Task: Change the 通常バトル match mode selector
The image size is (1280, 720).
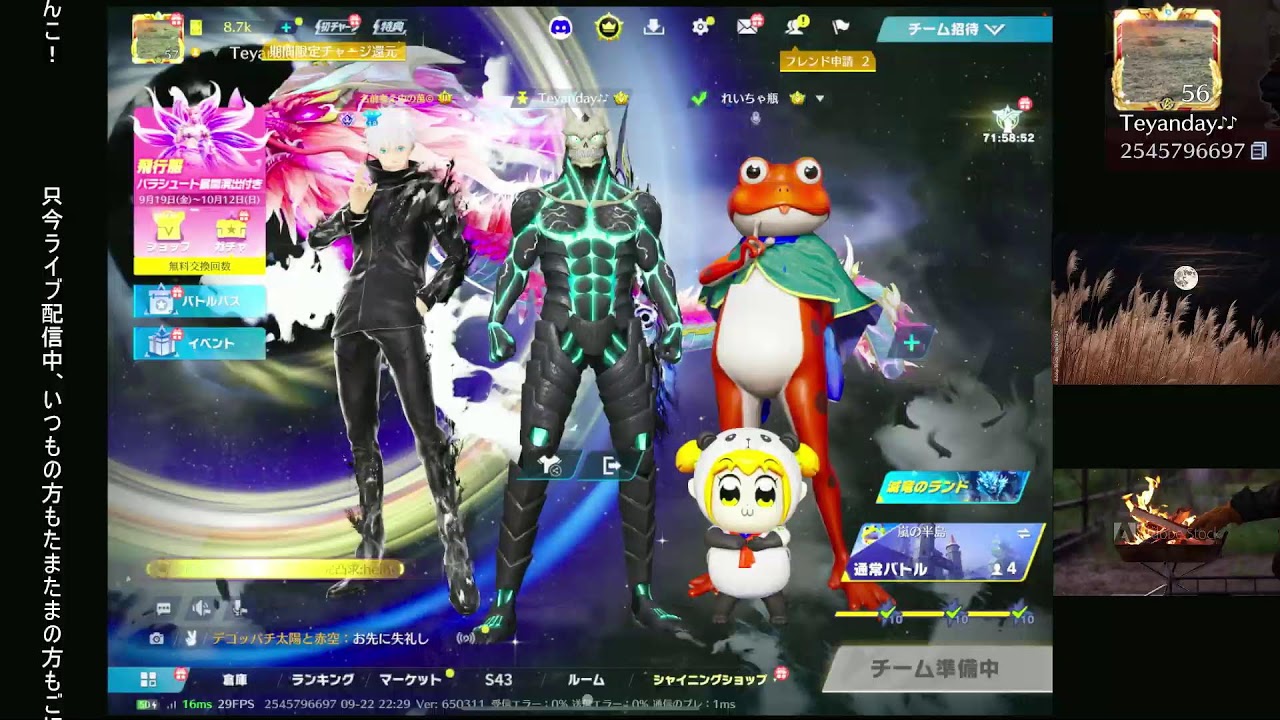Action: (x=946, y=553)
